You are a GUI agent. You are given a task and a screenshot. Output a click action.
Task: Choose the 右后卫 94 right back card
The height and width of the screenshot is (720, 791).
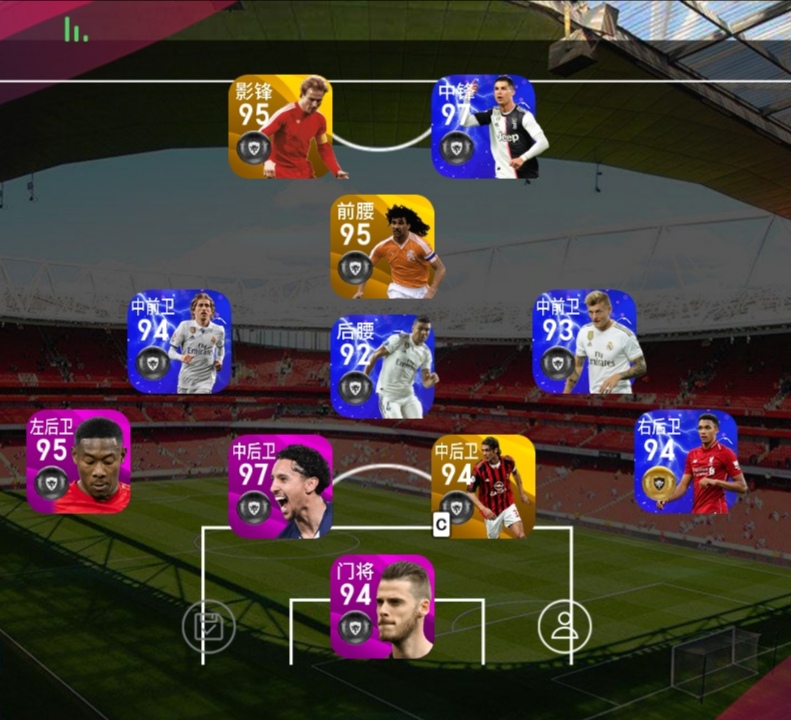687,461
